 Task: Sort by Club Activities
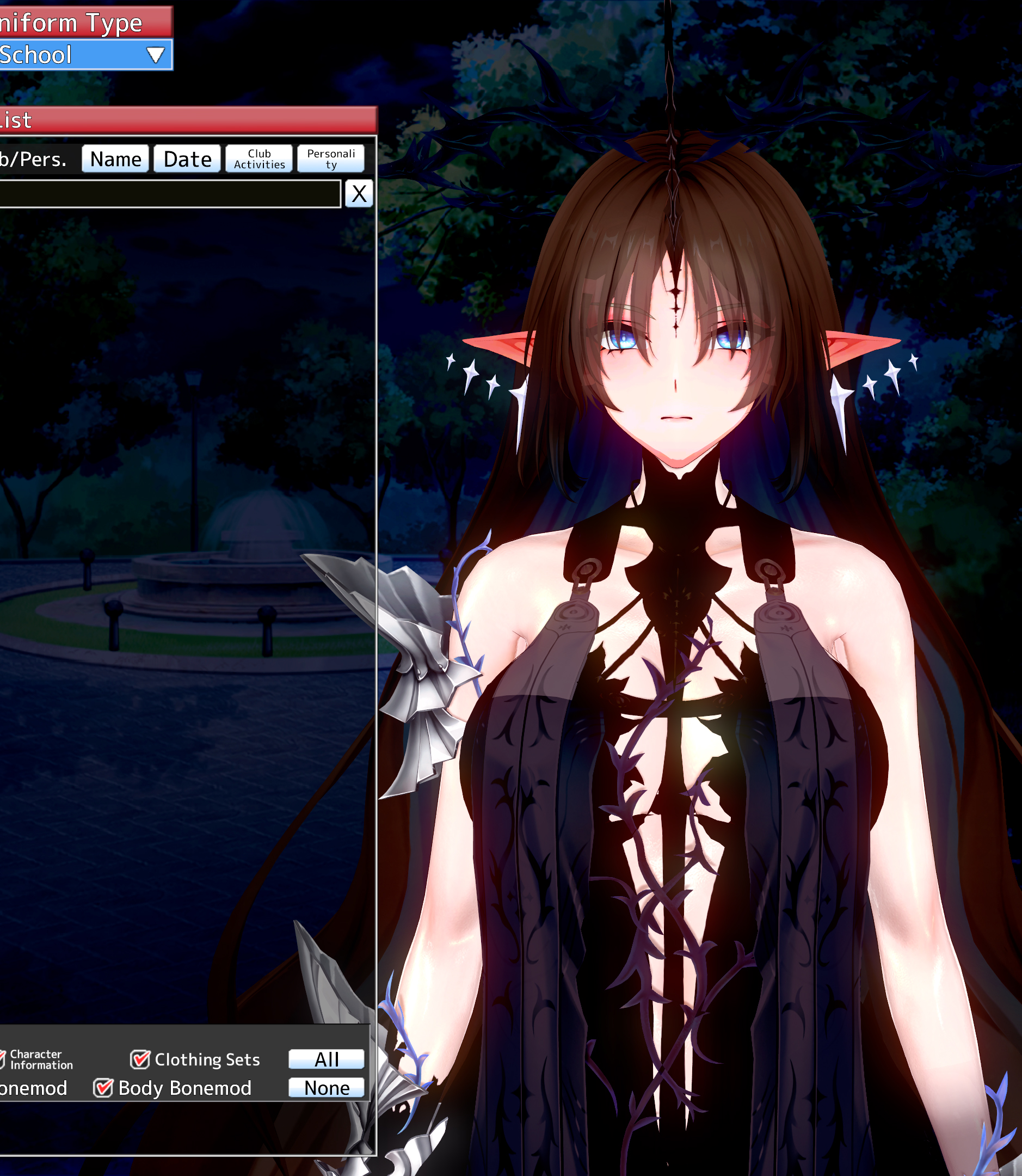259,158
